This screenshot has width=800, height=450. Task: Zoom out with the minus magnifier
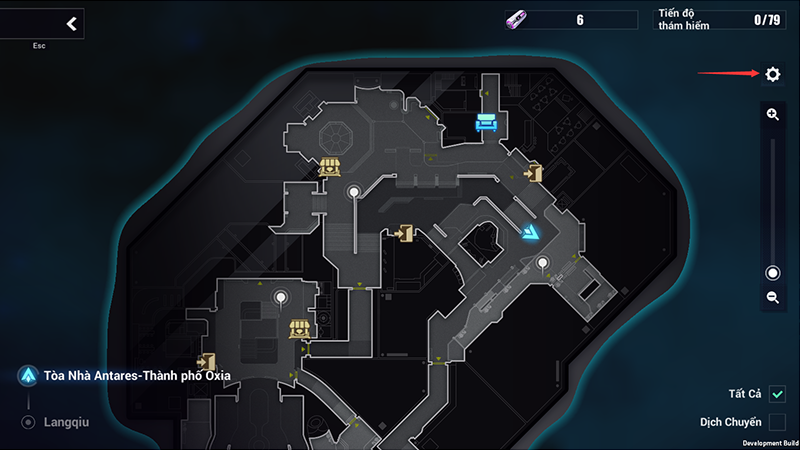[772, 297]
